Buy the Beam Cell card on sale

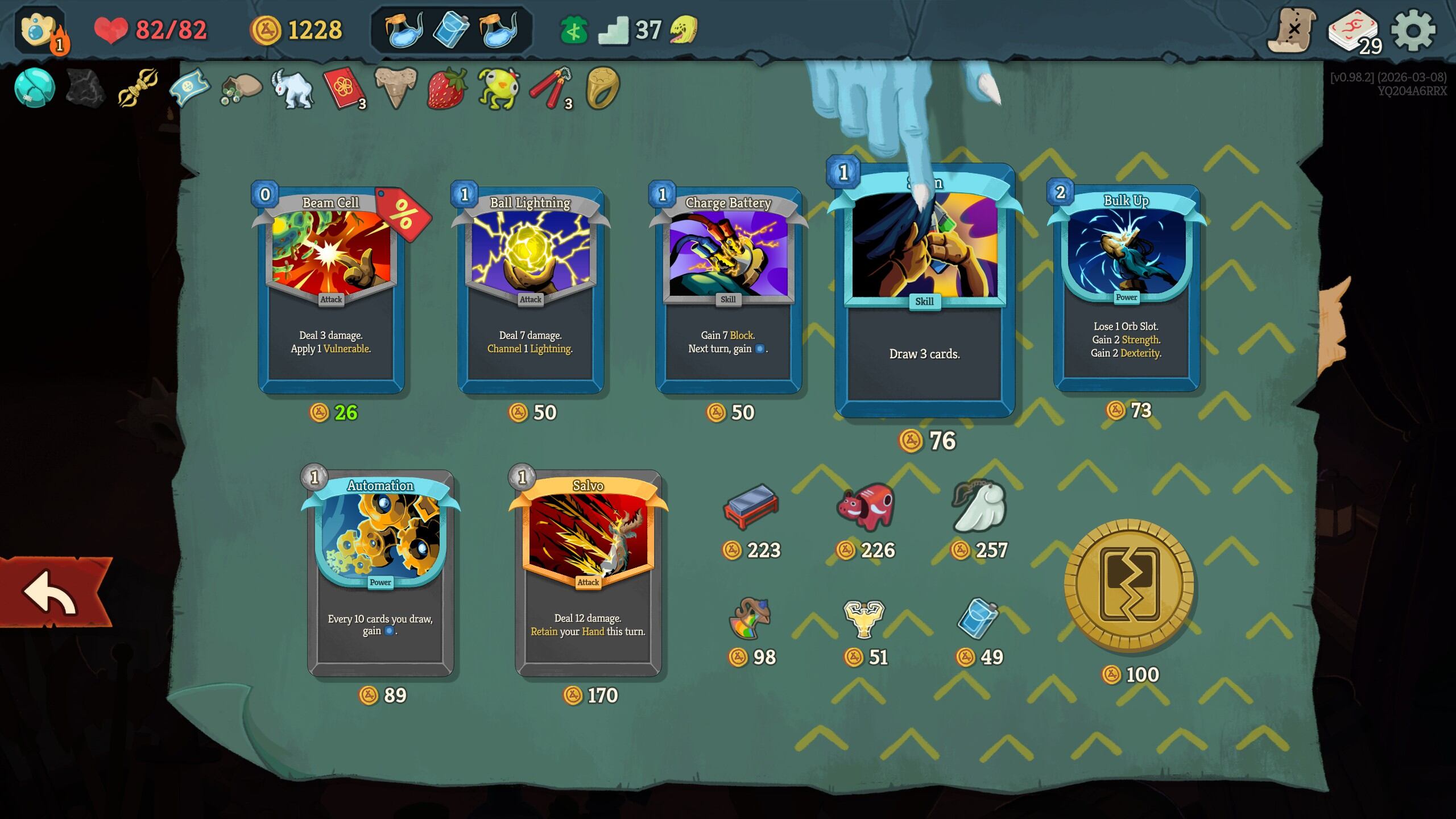[331, 290]
